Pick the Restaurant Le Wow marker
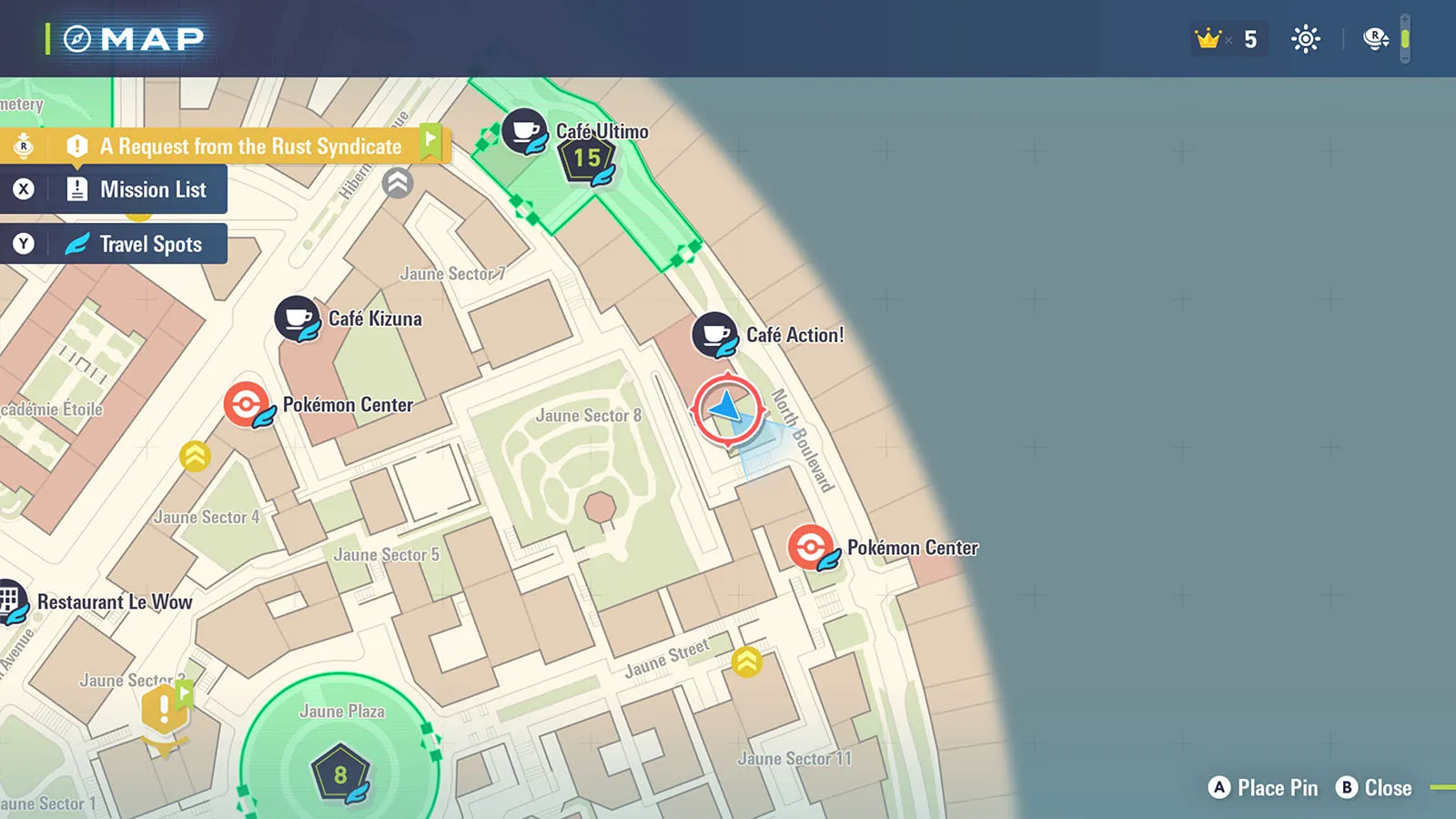The height and width of the screenshot is (819, 1456). pos(11,601)
